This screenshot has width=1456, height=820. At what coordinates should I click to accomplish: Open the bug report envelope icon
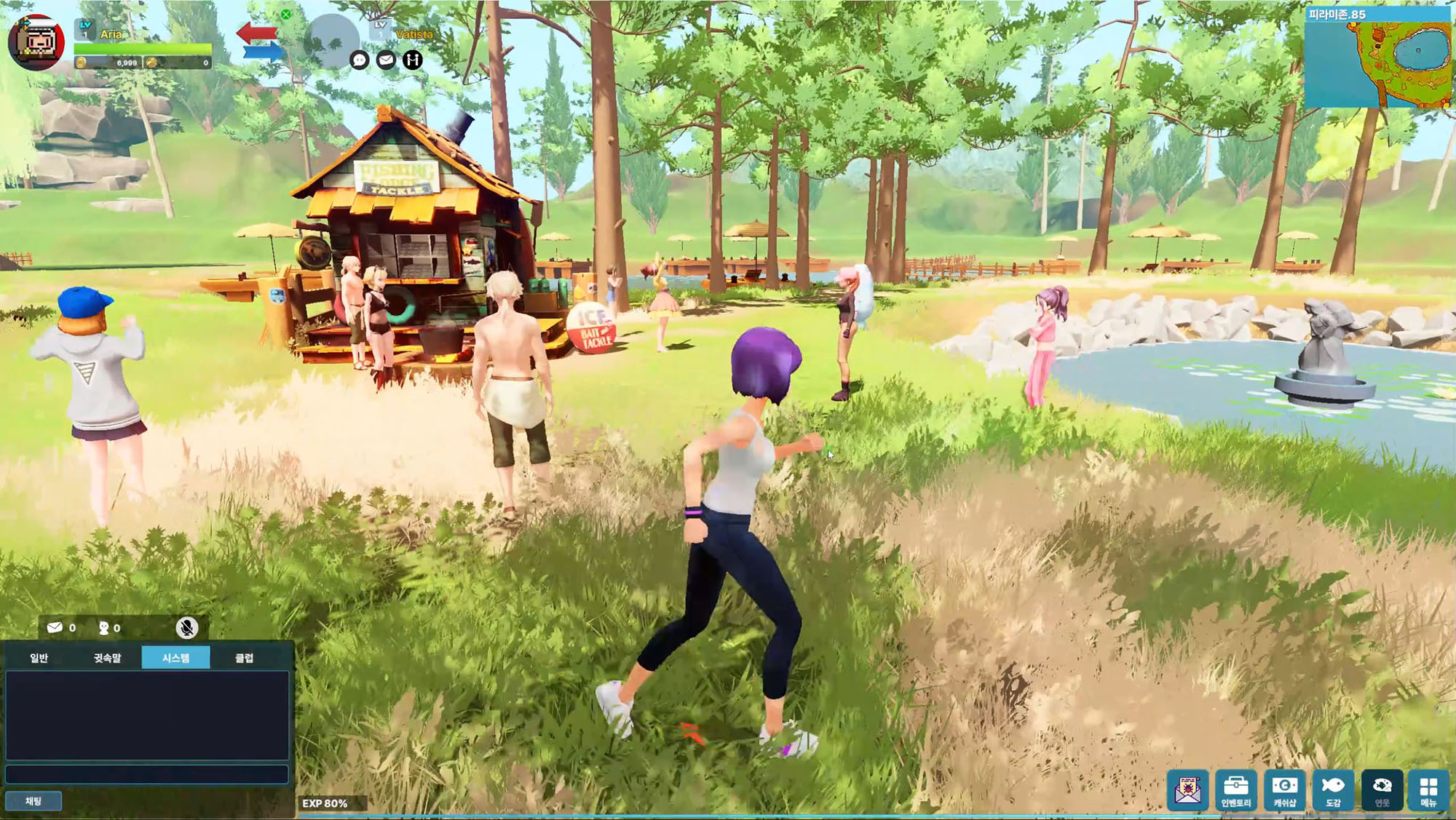pos(1187,789)
